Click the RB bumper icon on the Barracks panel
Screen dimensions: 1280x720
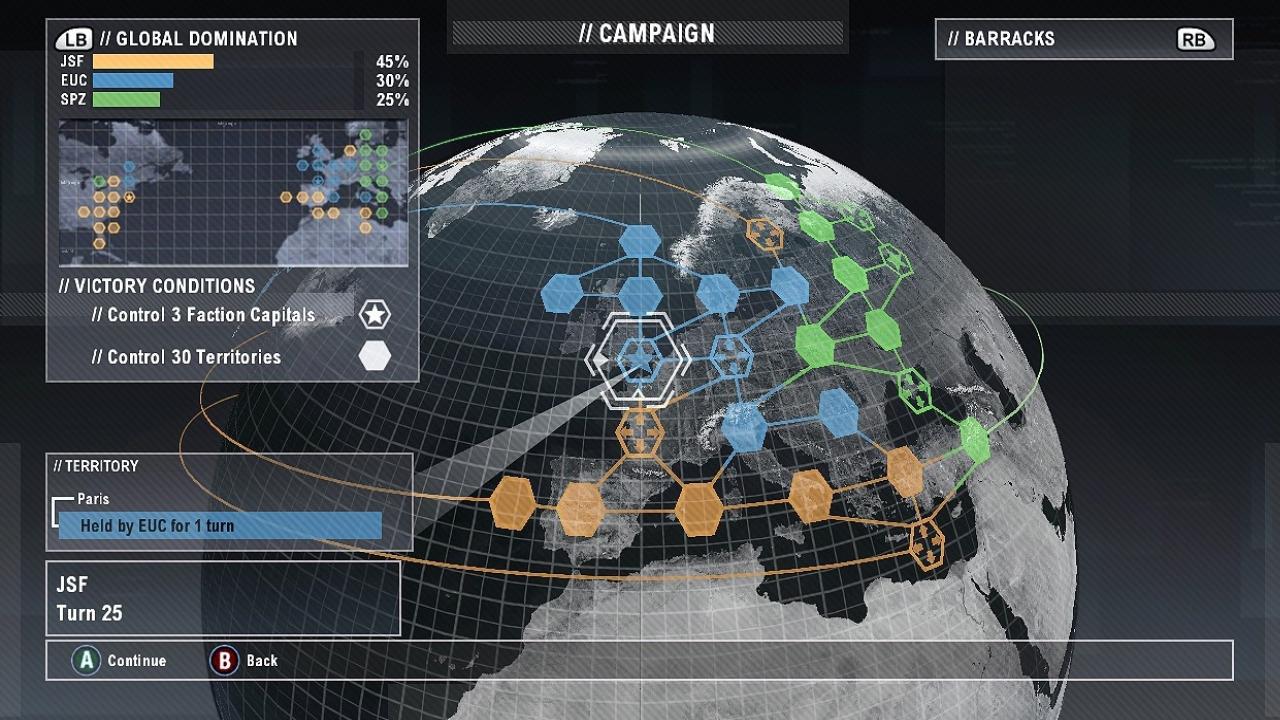1196,39
